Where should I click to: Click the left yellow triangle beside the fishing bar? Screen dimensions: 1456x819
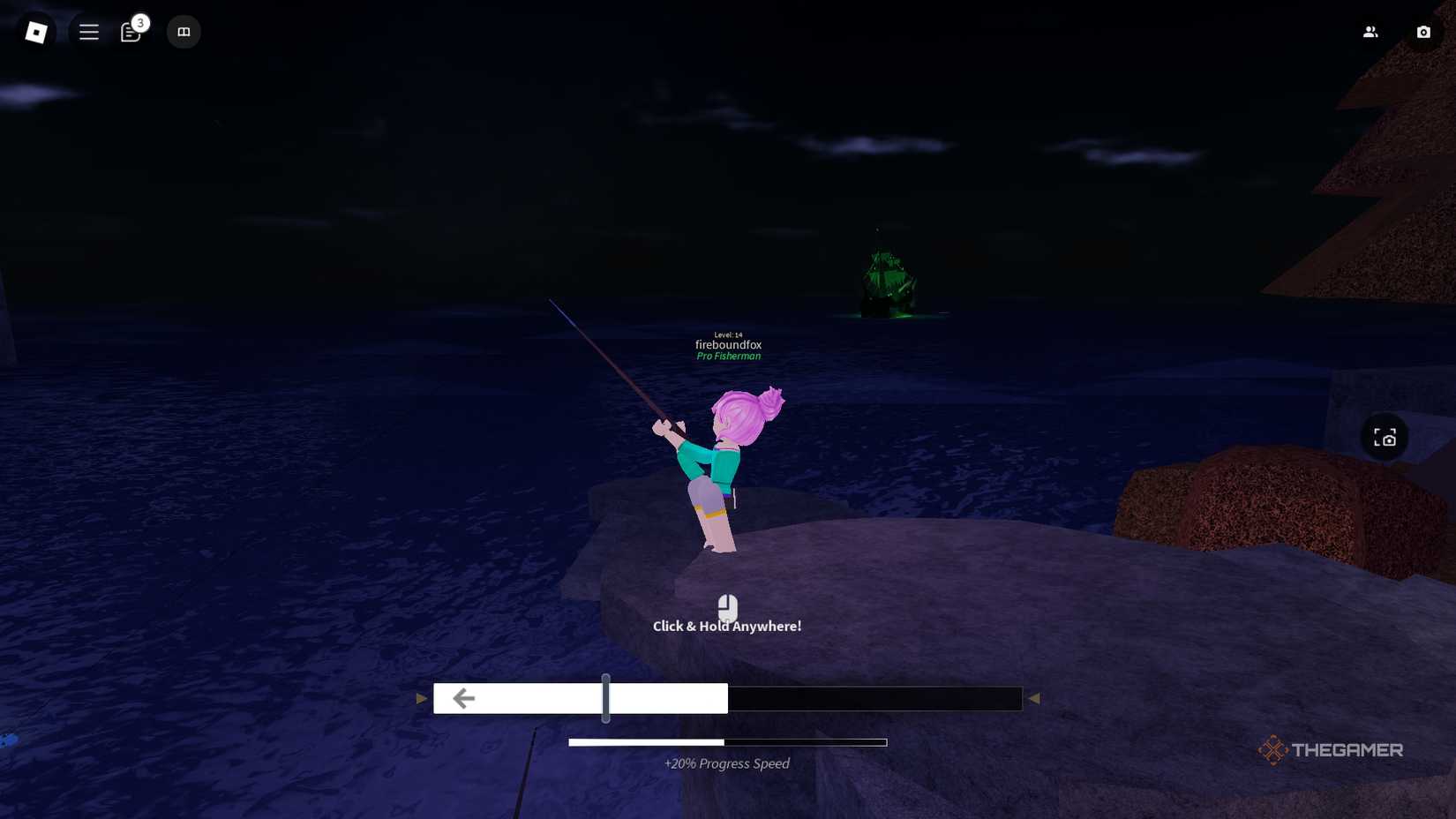pos(421,698)
